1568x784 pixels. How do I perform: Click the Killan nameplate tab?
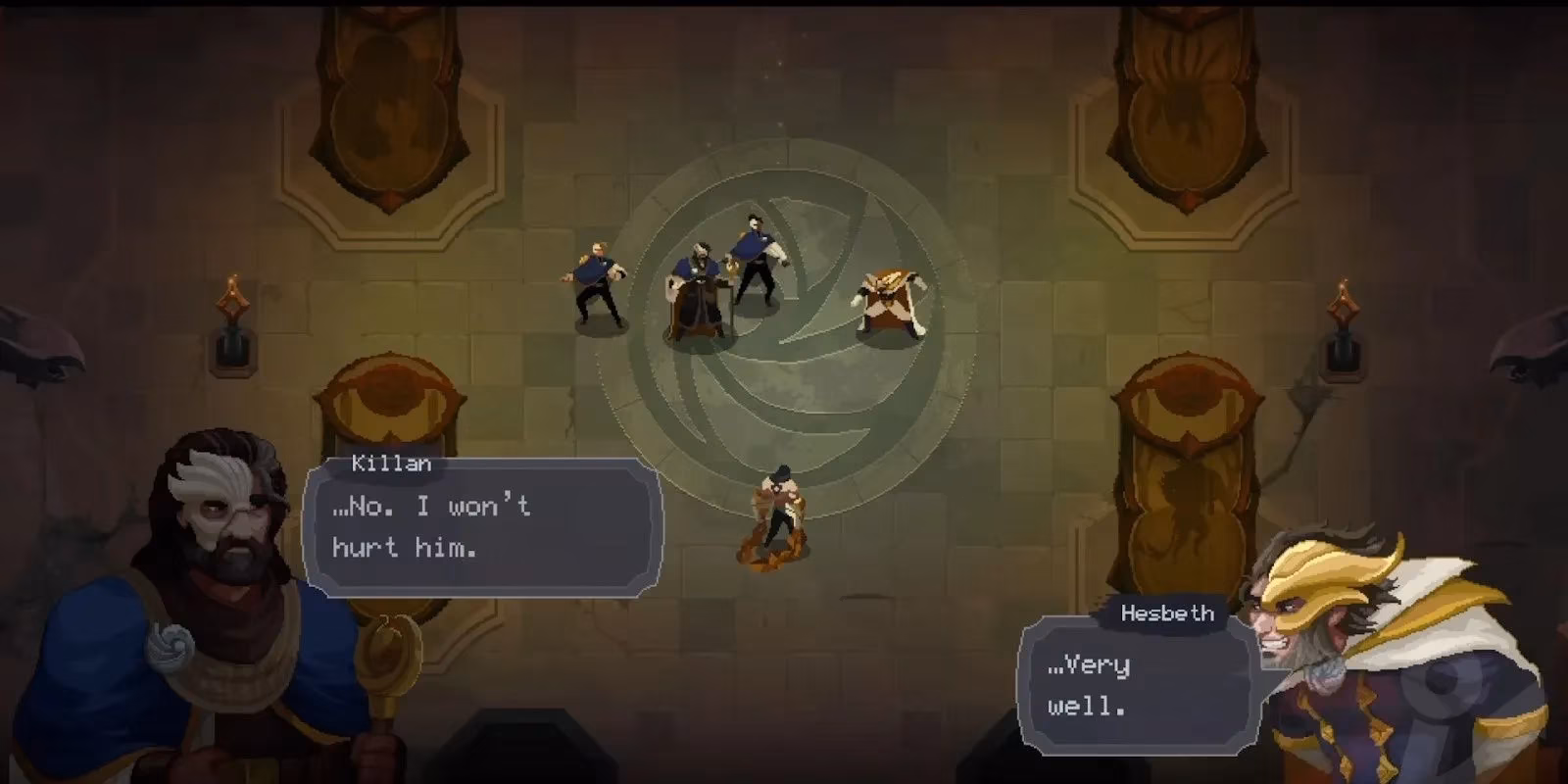392,463
